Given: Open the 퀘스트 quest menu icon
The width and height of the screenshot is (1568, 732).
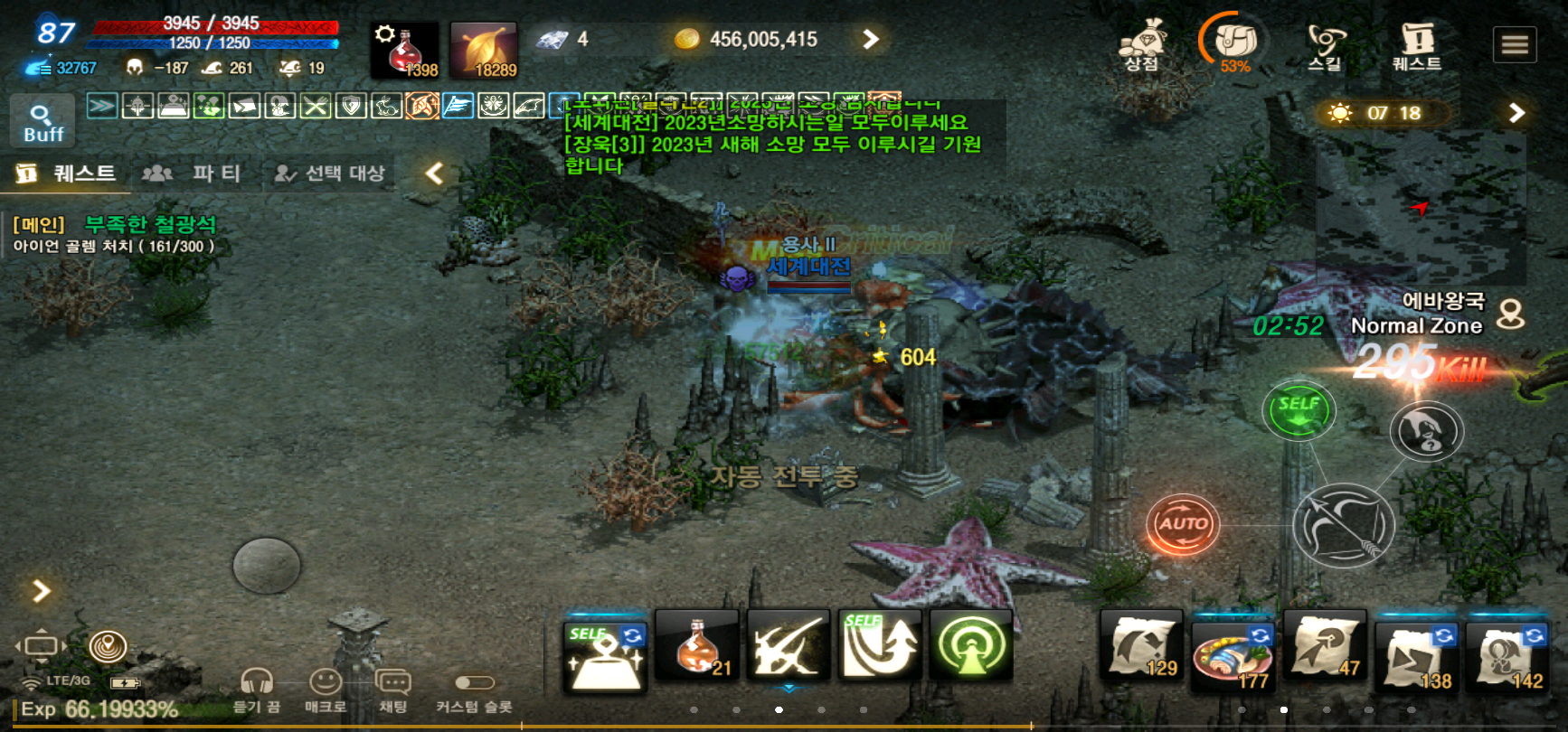Looking at the screenshot, I should coord(1416,44).
